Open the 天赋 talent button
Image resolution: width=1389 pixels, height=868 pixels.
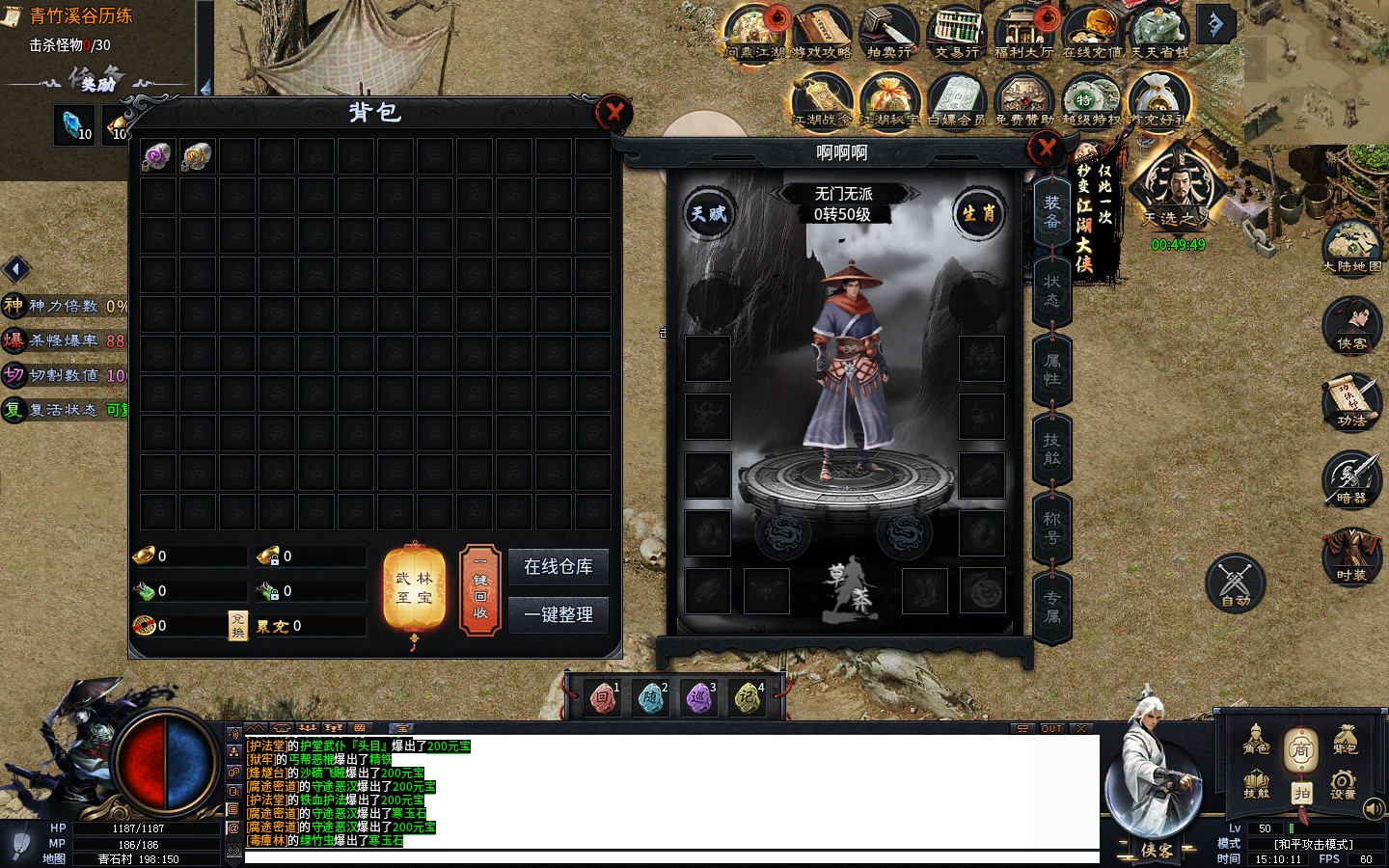(708, 213)
